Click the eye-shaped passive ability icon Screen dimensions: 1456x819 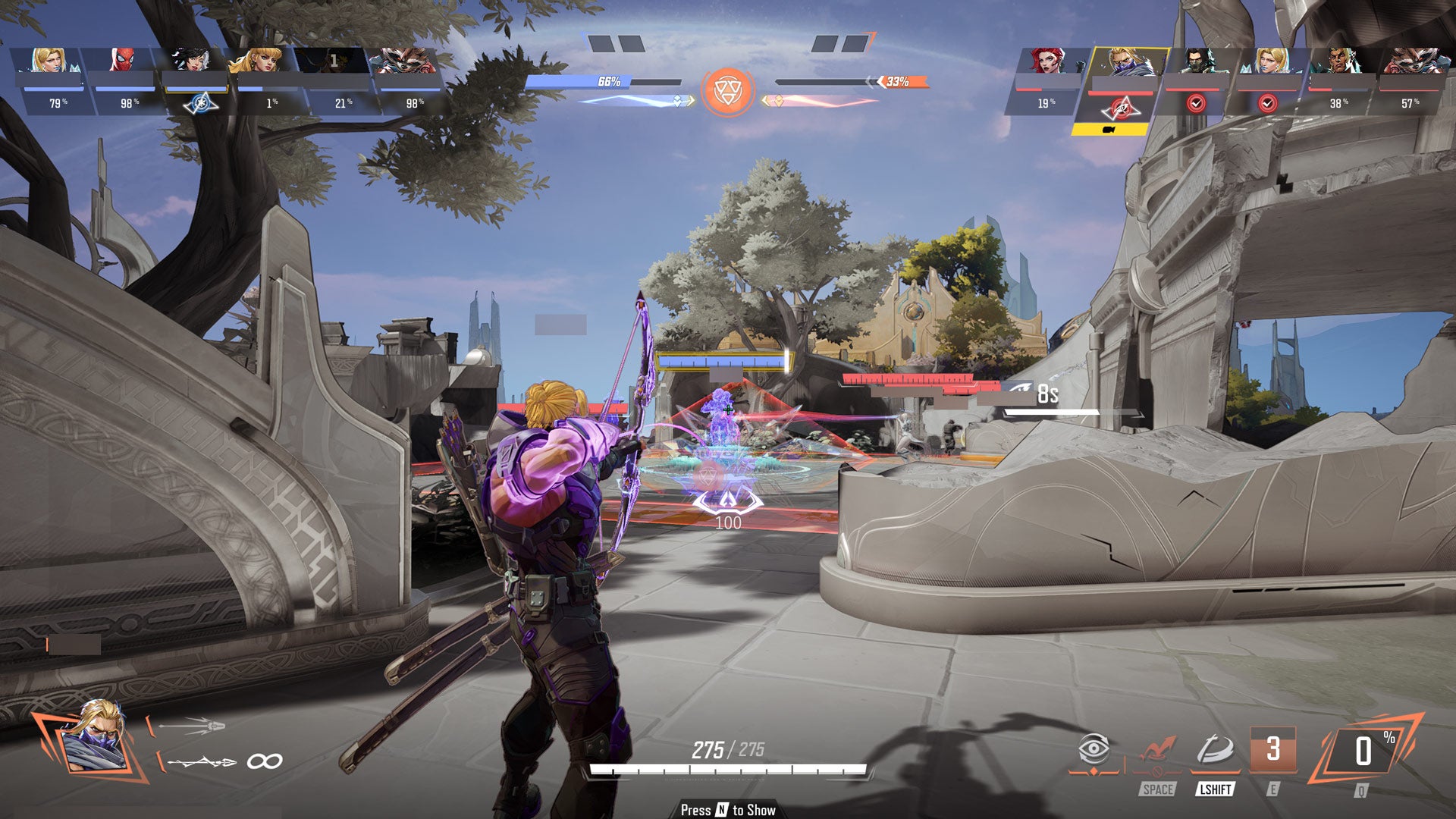click(1094, 749)
